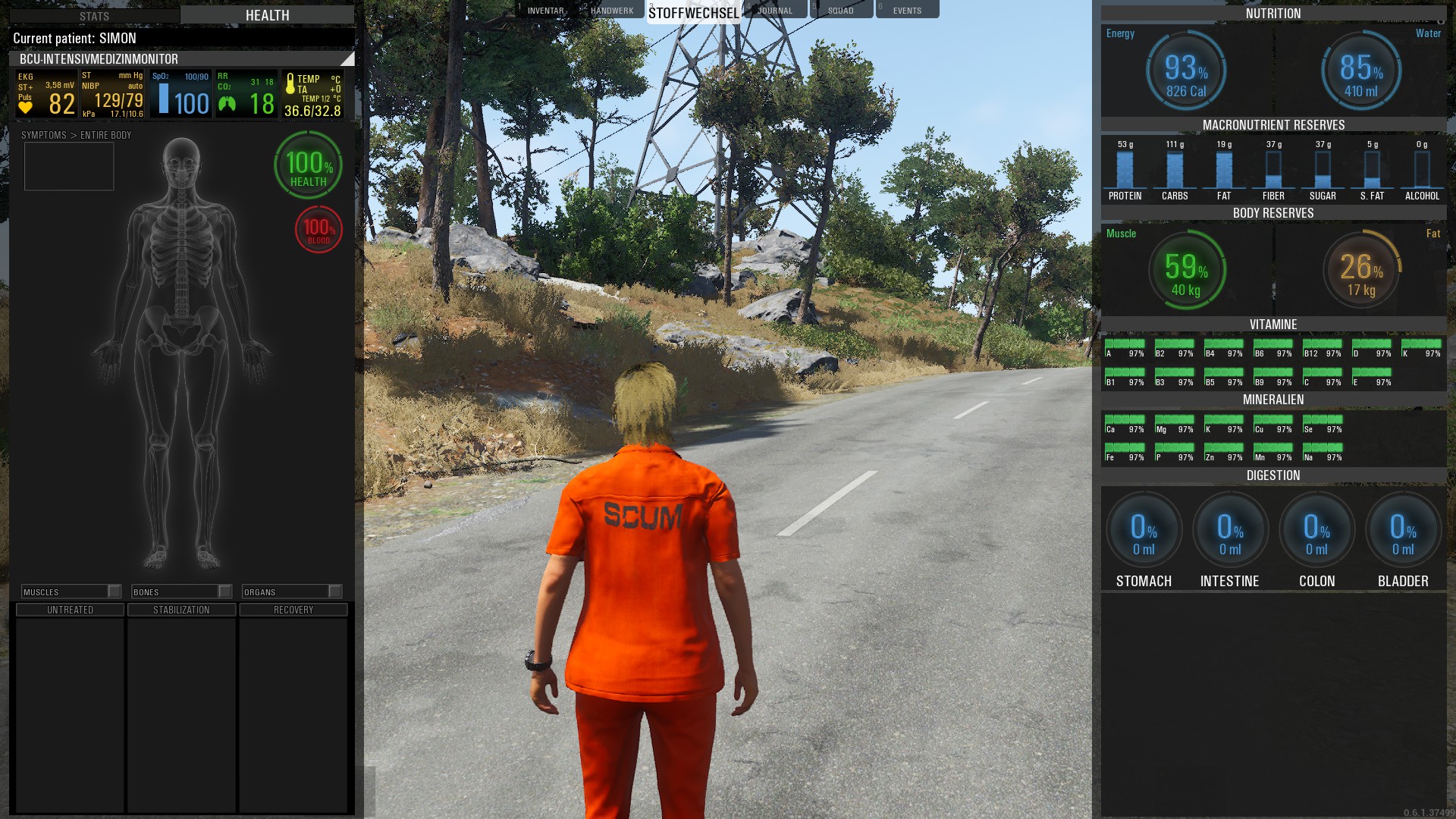Screen dimensions: 1456x819
Task: Open the Journal tab
Action: 774,11
